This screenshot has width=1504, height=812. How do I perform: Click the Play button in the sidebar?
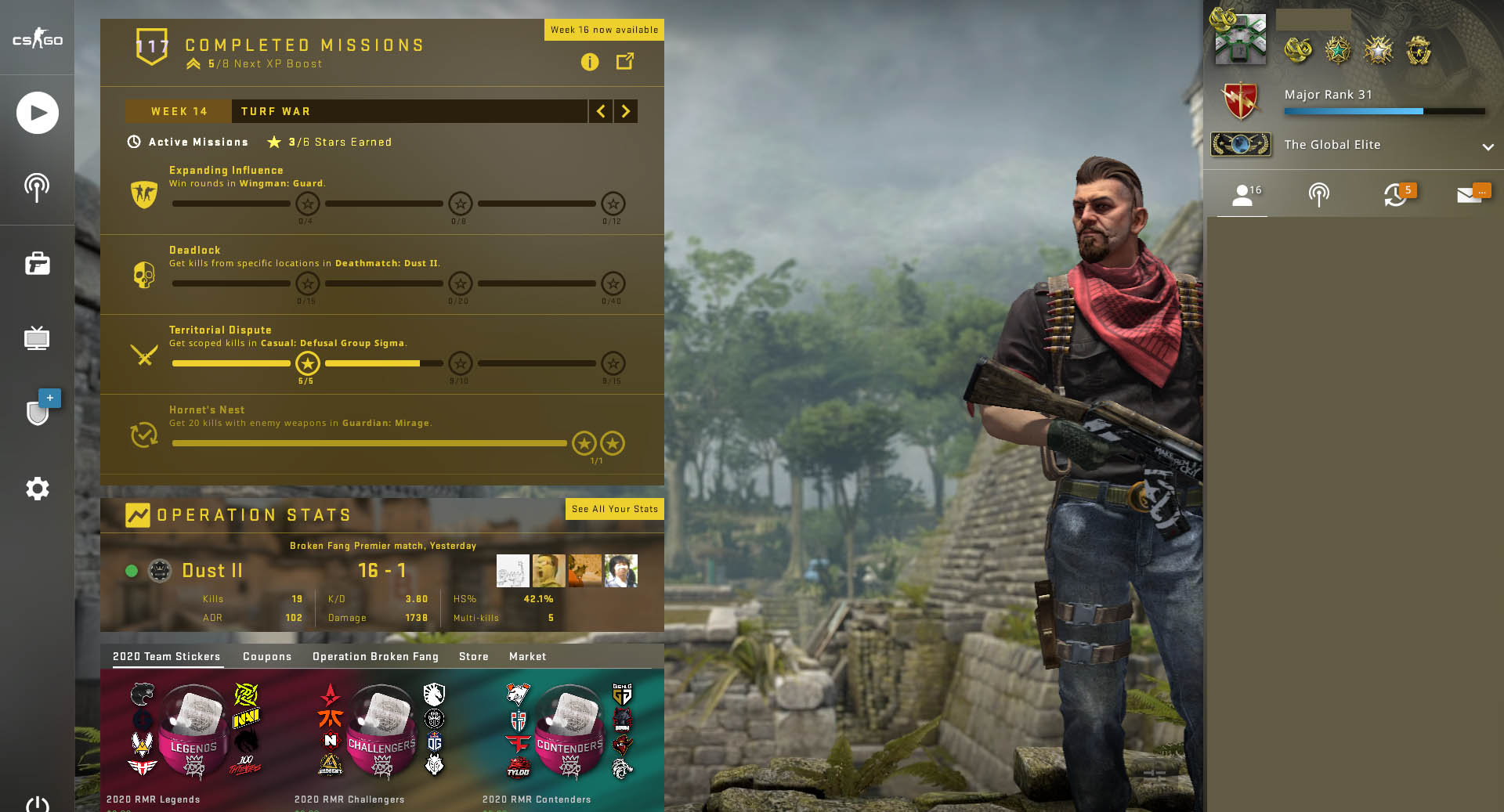click(38, 113)
